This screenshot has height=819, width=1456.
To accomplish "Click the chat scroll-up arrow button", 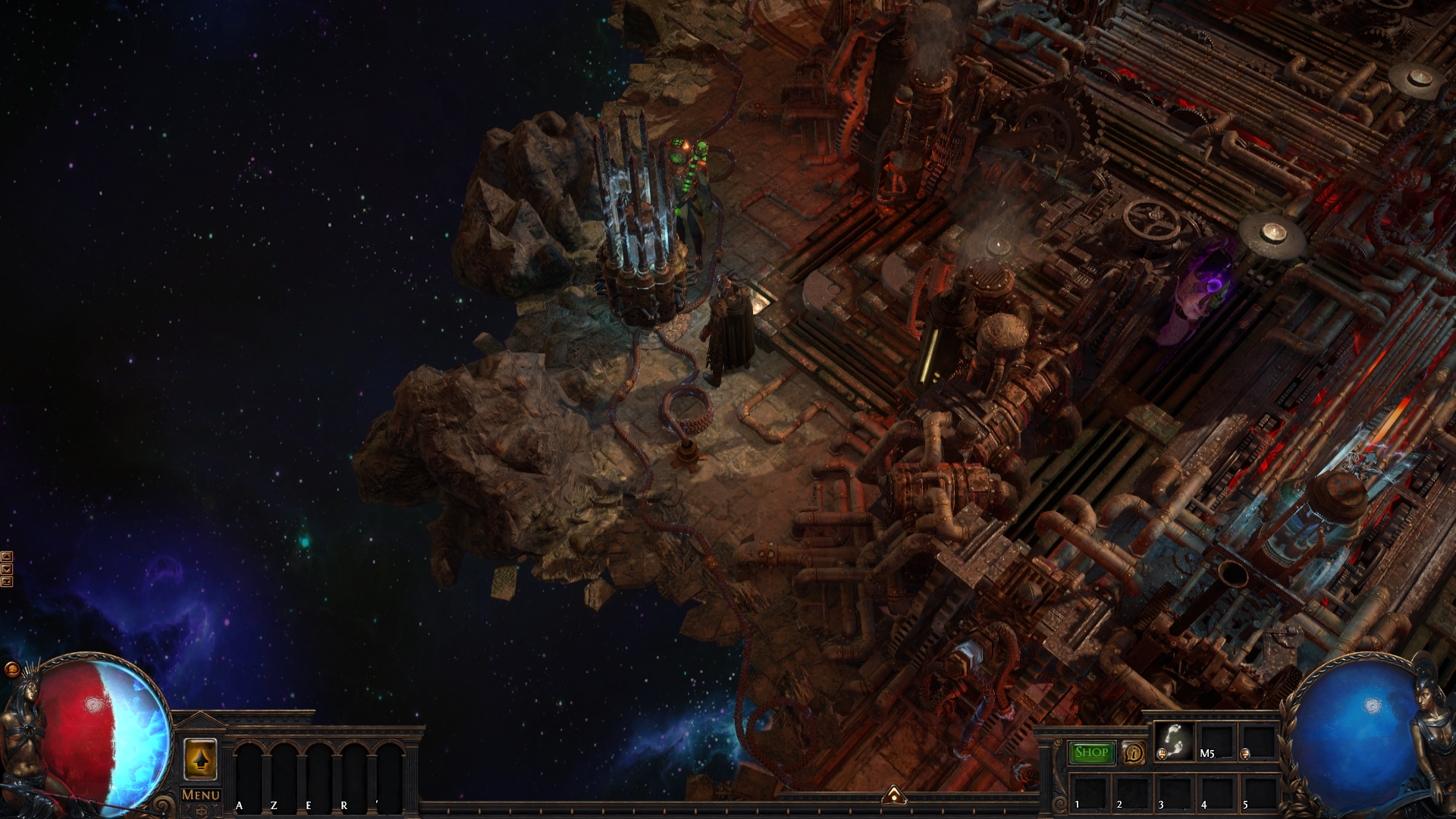I will tap(7, 557).
